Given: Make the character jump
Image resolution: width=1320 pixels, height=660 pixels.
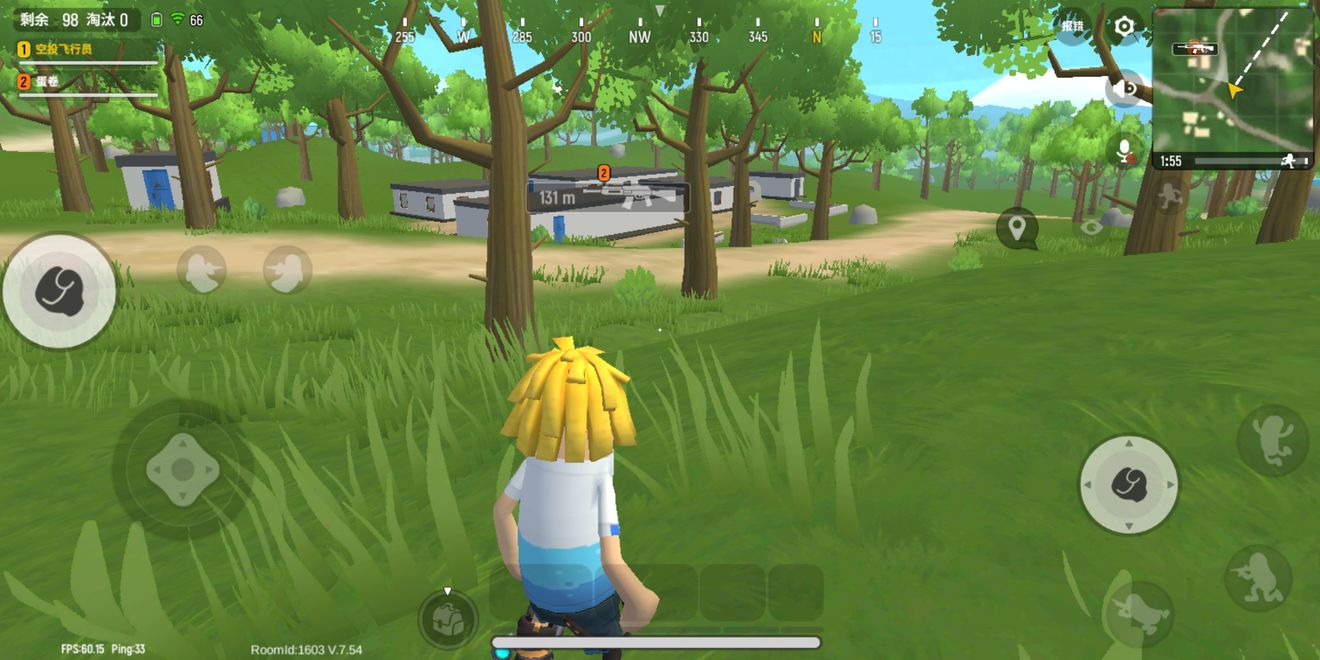Looking at the screenshot, I should pos(1272,440).
